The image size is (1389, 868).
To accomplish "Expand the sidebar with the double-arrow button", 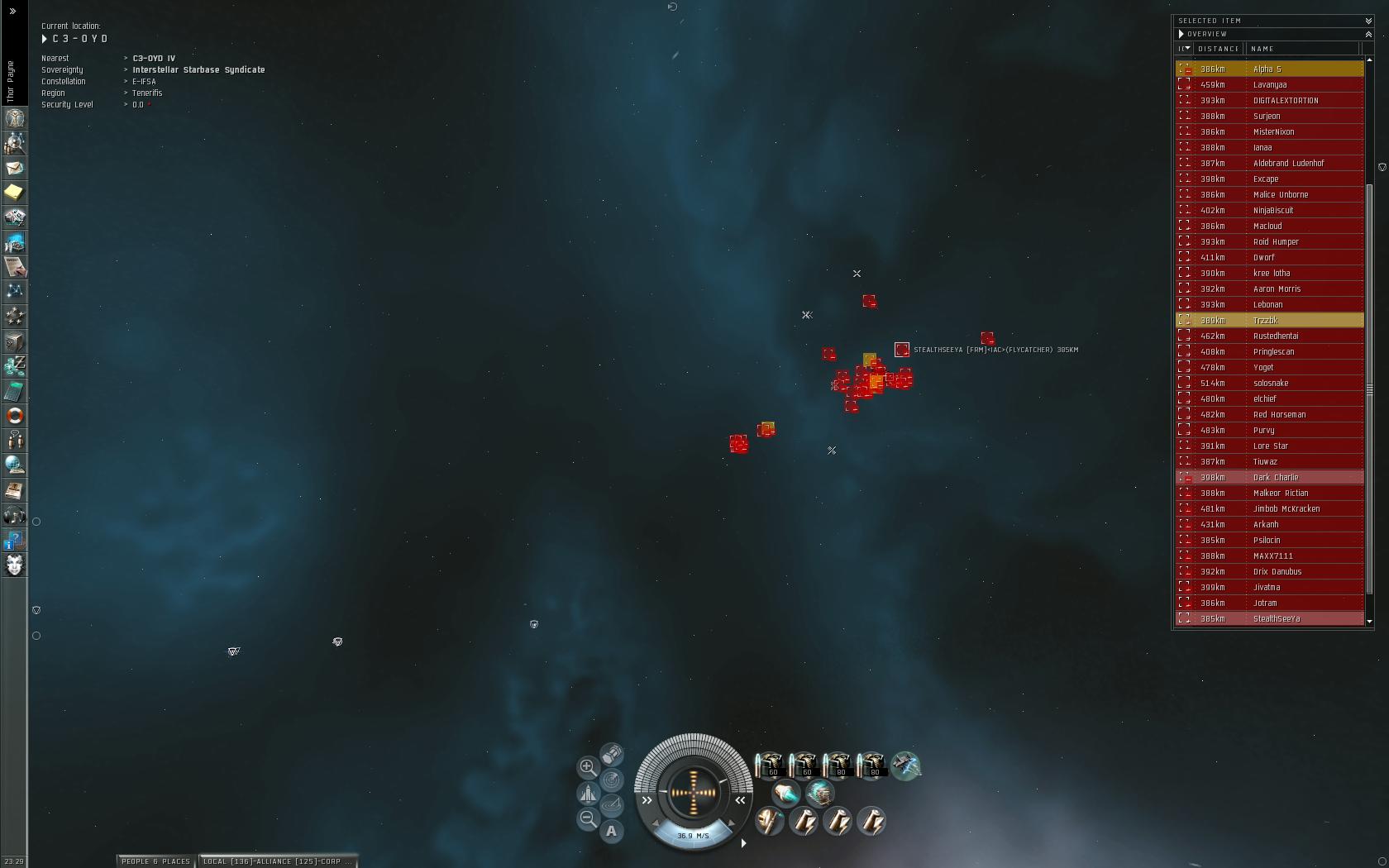I will (12, 11).
